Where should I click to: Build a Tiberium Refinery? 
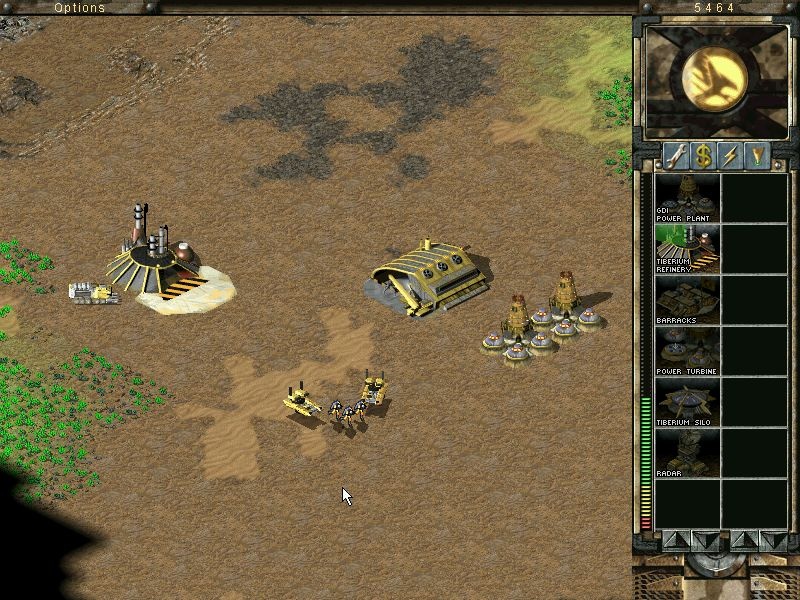(687, 249)
